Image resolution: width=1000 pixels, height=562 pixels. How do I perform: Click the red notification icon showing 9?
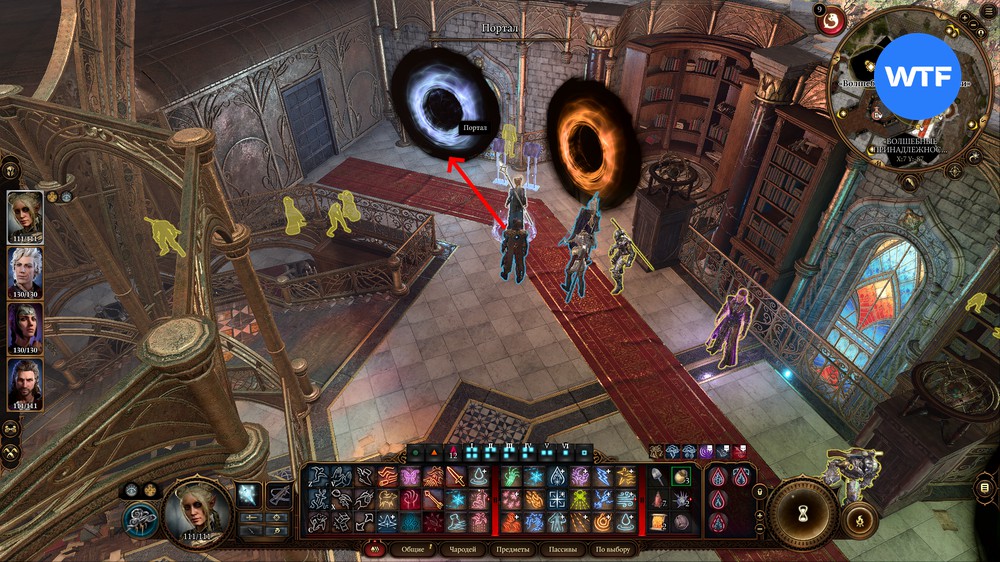click(832, 19)
